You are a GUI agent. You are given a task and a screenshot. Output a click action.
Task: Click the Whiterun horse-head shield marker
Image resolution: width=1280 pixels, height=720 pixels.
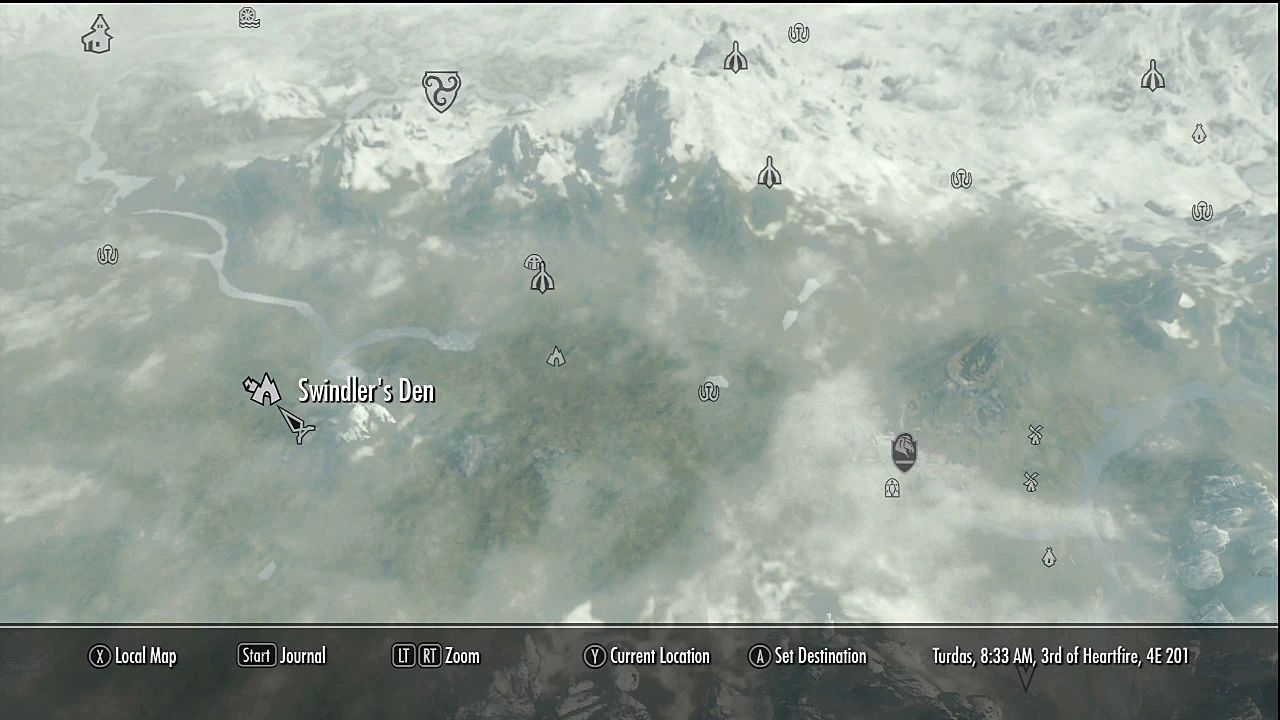903,450
